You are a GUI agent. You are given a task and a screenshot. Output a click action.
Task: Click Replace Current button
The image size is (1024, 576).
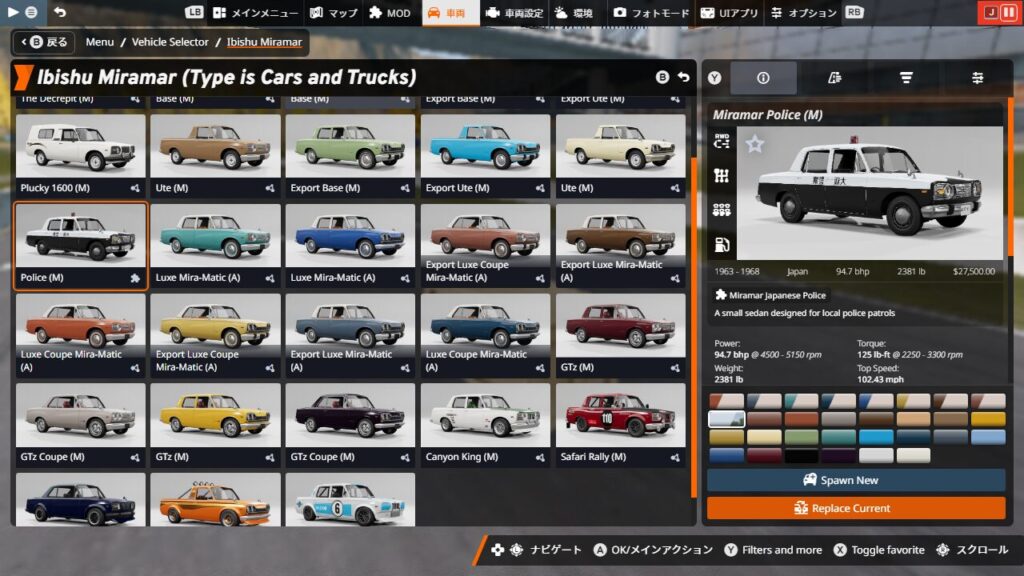point(856,508)
